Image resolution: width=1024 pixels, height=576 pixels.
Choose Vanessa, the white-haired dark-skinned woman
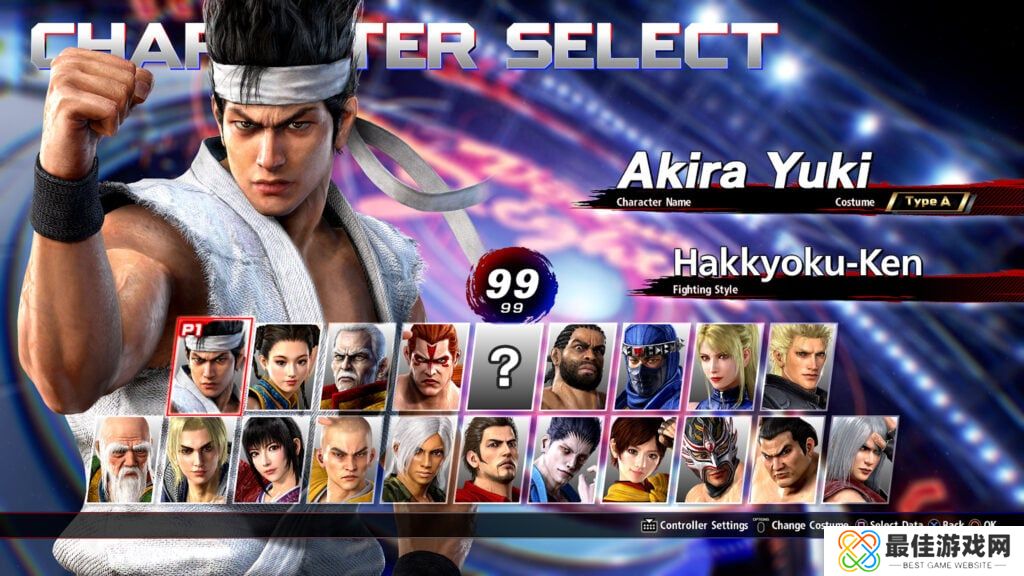(419, 459)
